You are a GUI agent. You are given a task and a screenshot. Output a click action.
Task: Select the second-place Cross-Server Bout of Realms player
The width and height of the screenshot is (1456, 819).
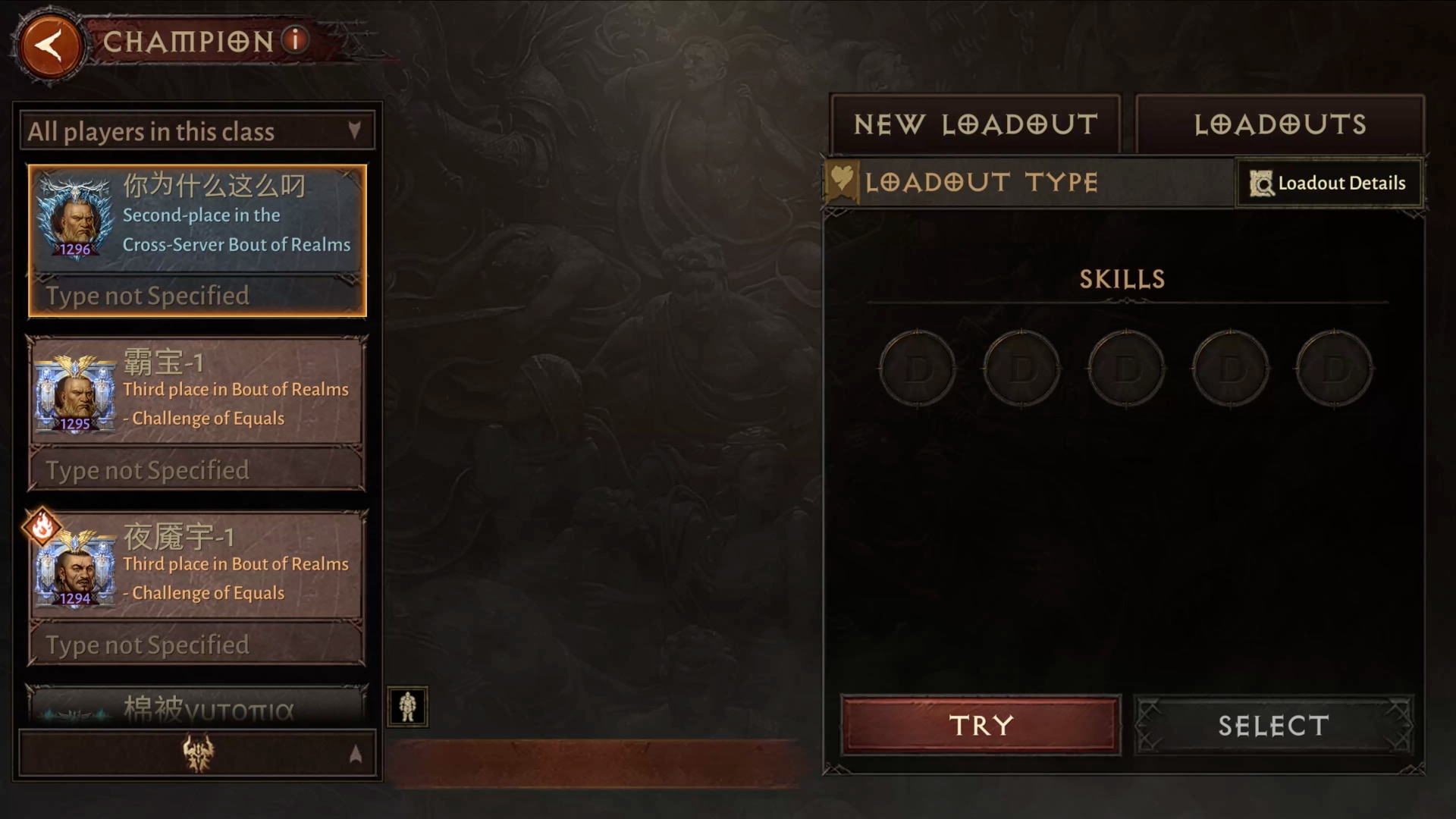coord(197,240)
